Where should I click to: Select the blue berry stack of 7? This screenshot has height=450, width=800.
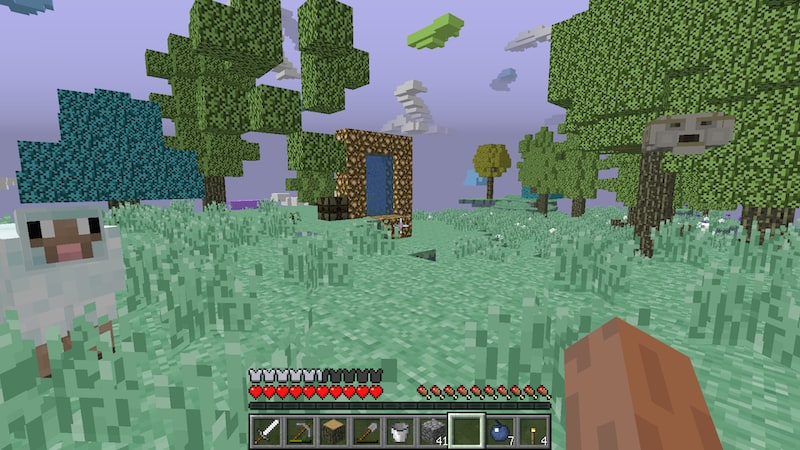(x=499, y=431)
